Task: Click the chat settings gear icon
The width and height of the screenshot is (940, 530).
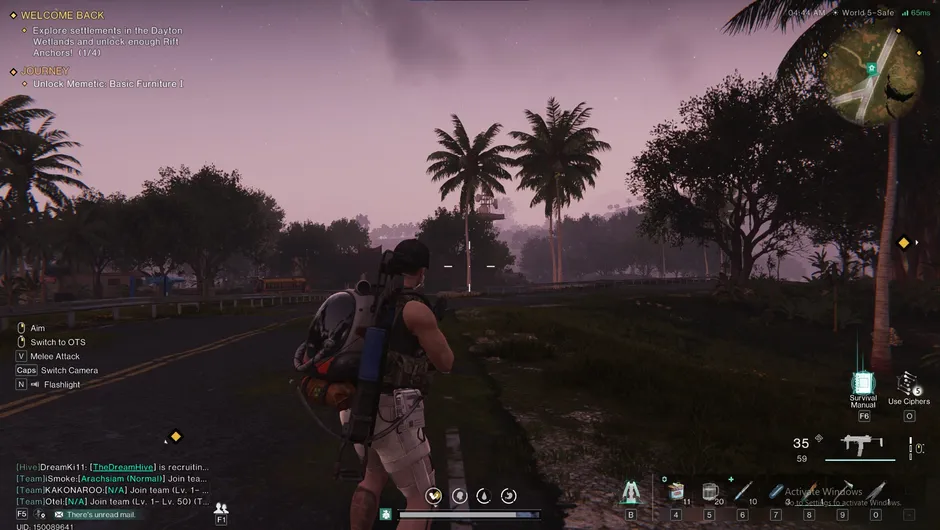Action: coord(41,514)
